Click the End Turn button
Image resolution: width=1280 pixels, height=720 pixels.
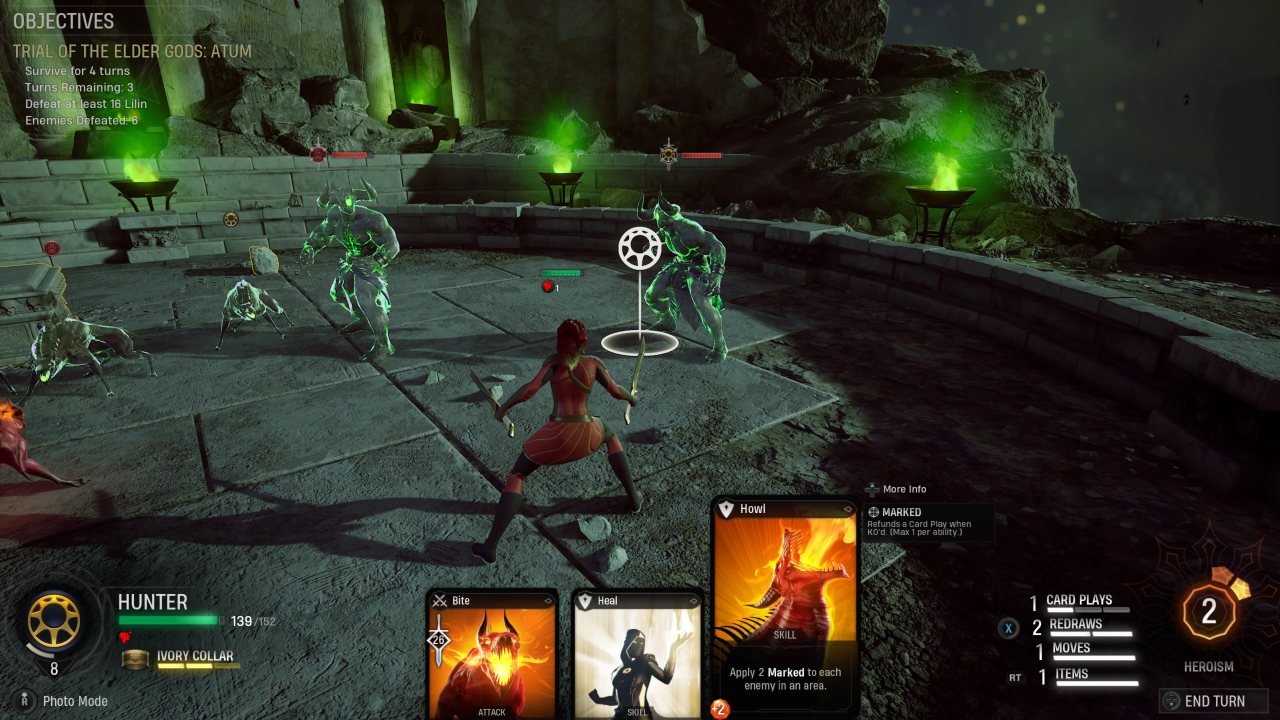(1214, 701)
